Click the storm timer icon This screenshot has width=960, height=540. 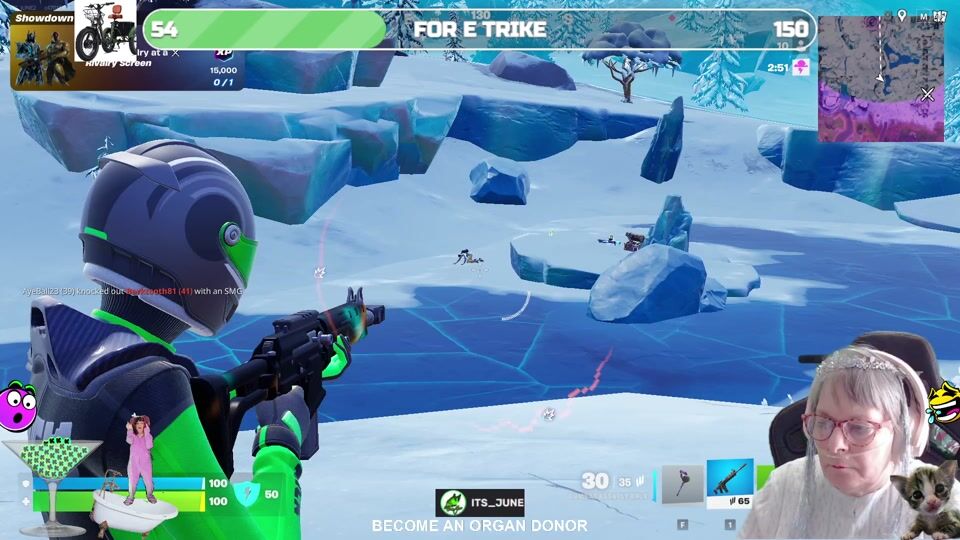pyautogui.click(x=800, y=67)
